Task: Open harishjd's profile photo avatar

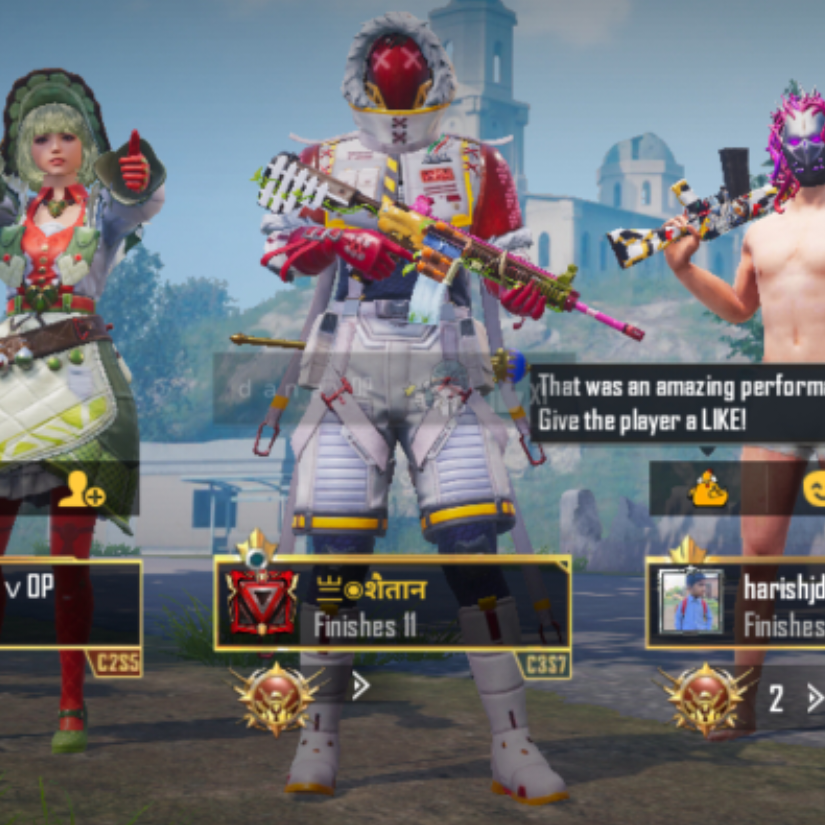Action: coord(691,602)
